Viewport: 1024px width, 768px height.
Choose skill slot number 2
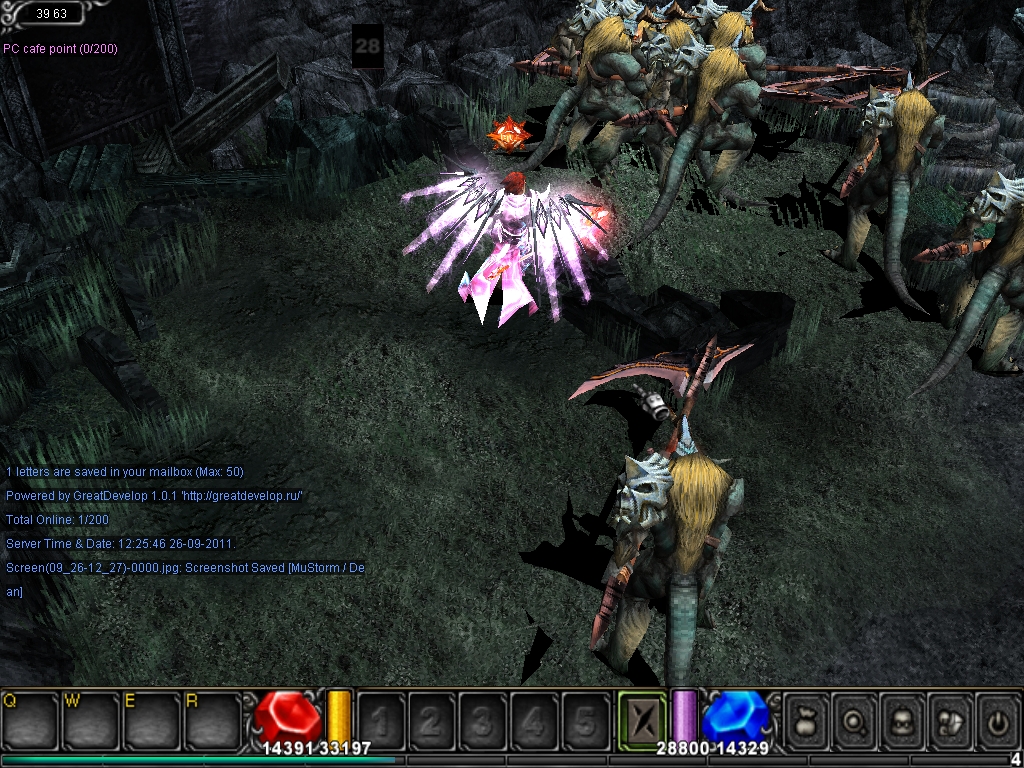(433, 720)
